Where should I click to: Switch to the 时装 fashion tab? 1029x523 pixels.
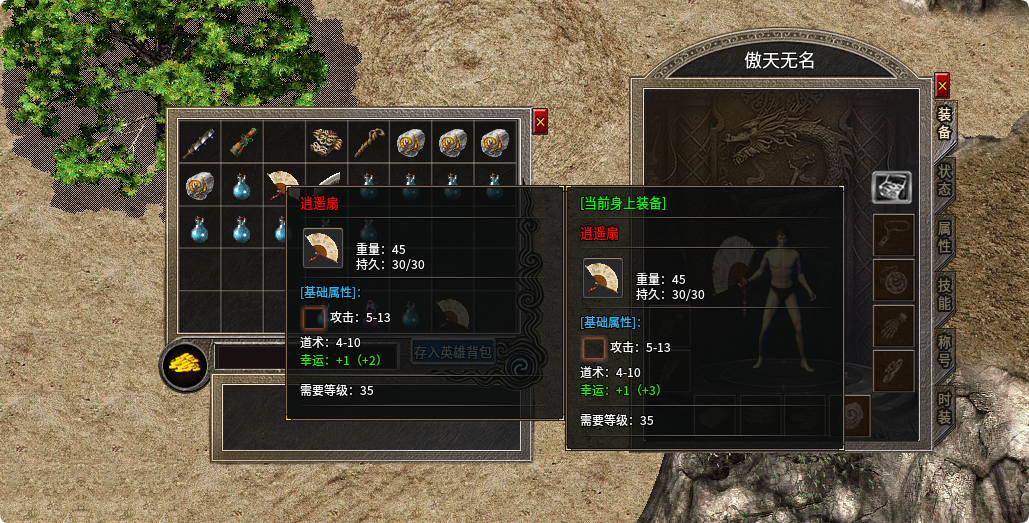tap(944, 409)
